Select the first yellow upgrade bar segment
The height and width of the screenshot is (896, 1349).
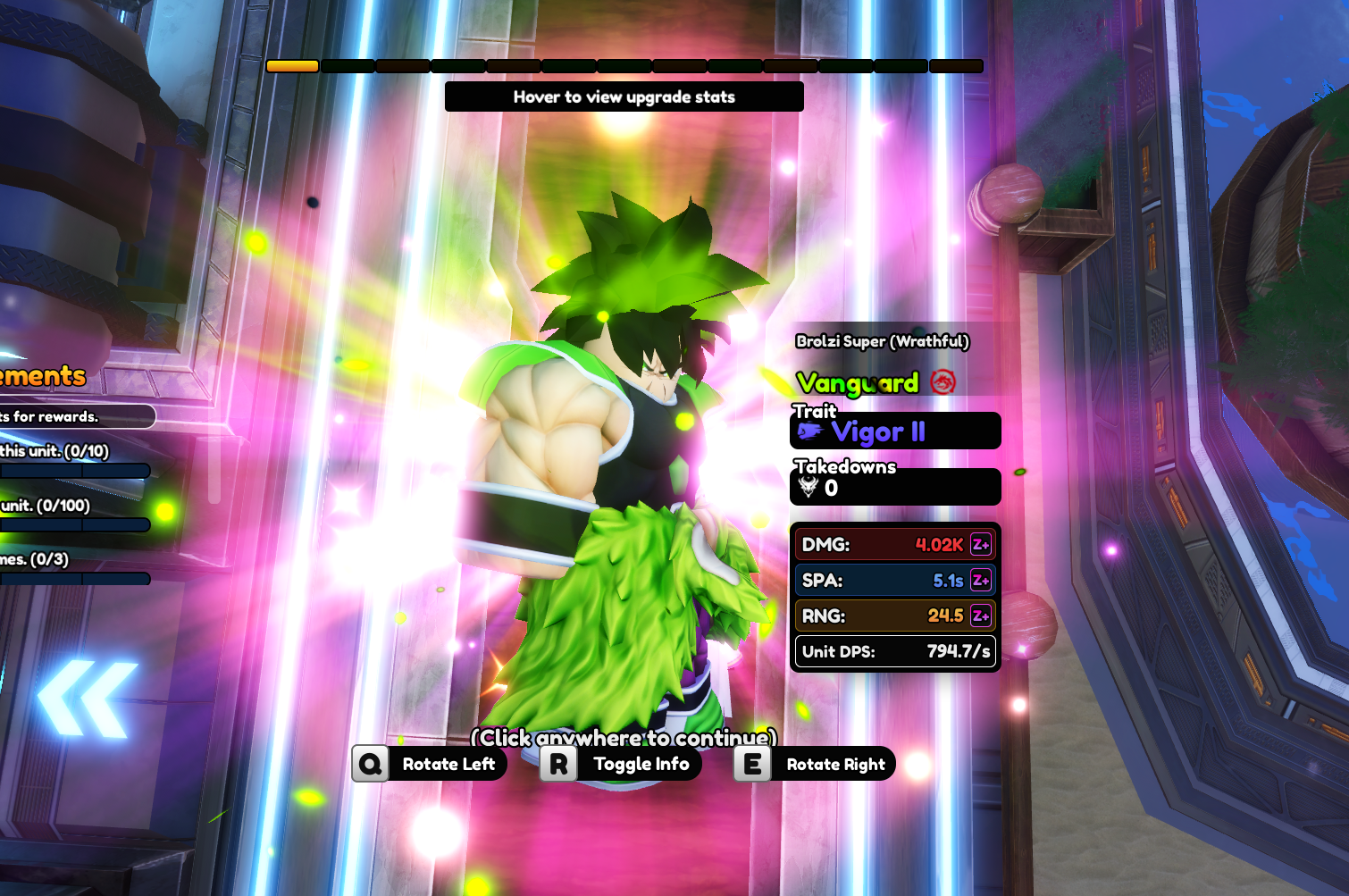[293, 66]
